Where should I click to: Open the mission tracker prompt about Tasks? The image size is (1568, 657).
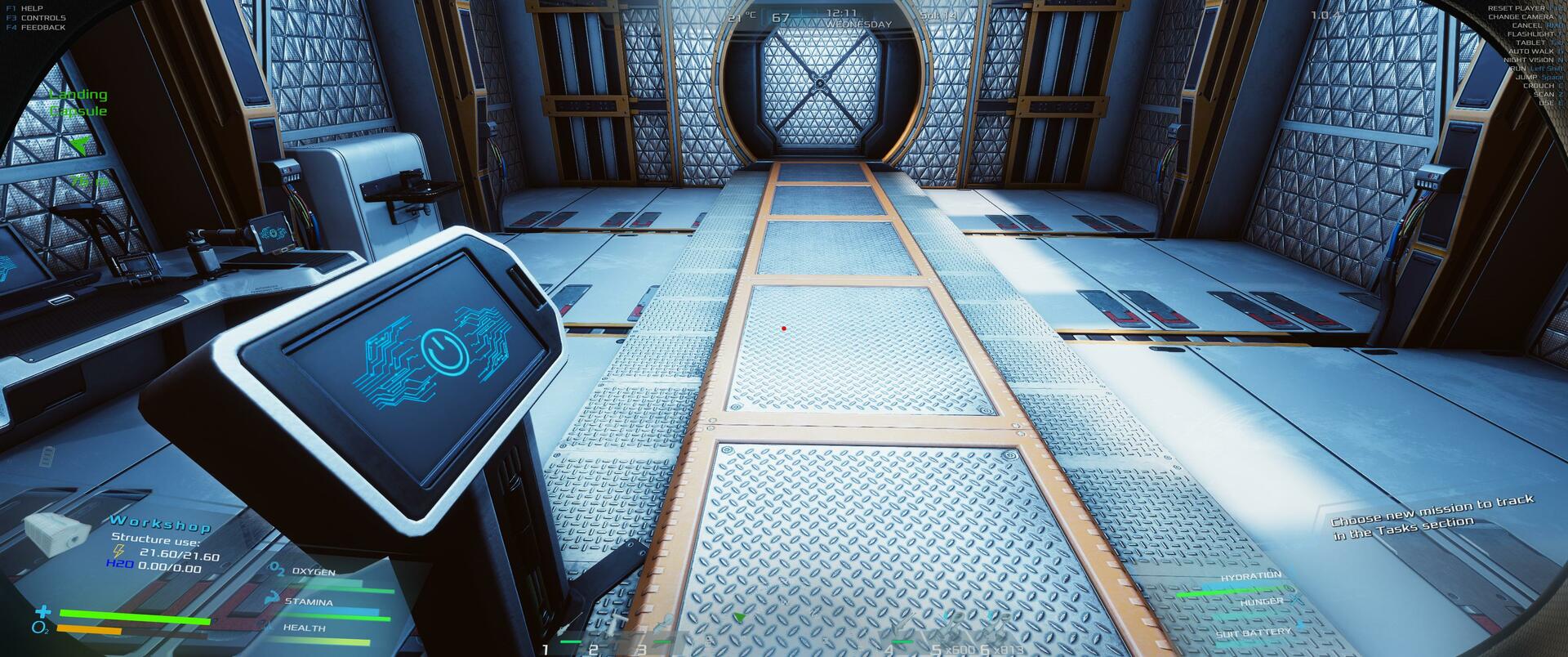(1432, 516)
